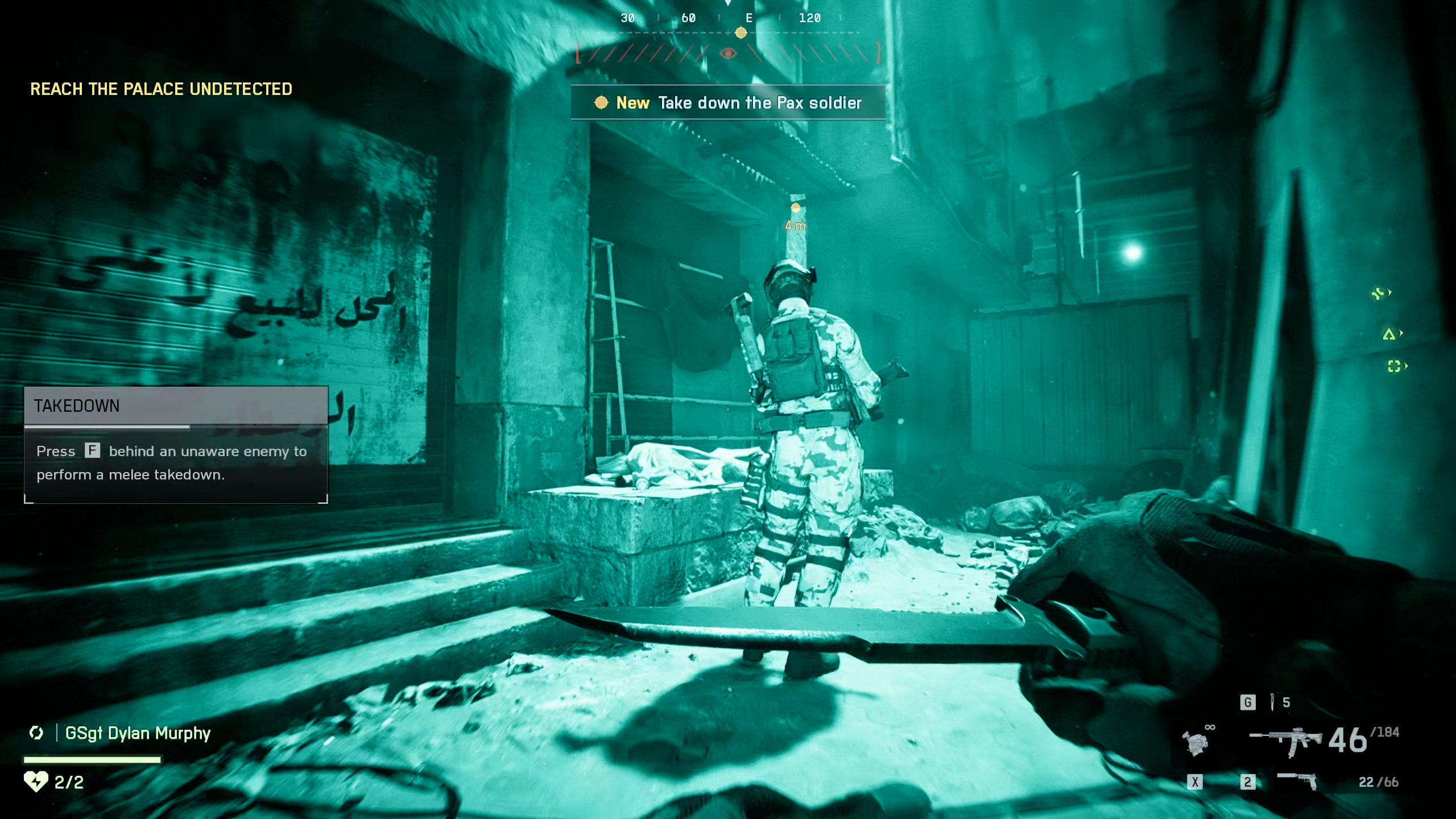Switch to the suppressed pistol sidearm
The image size is (1456, 819).
[x=1297, y=780]
